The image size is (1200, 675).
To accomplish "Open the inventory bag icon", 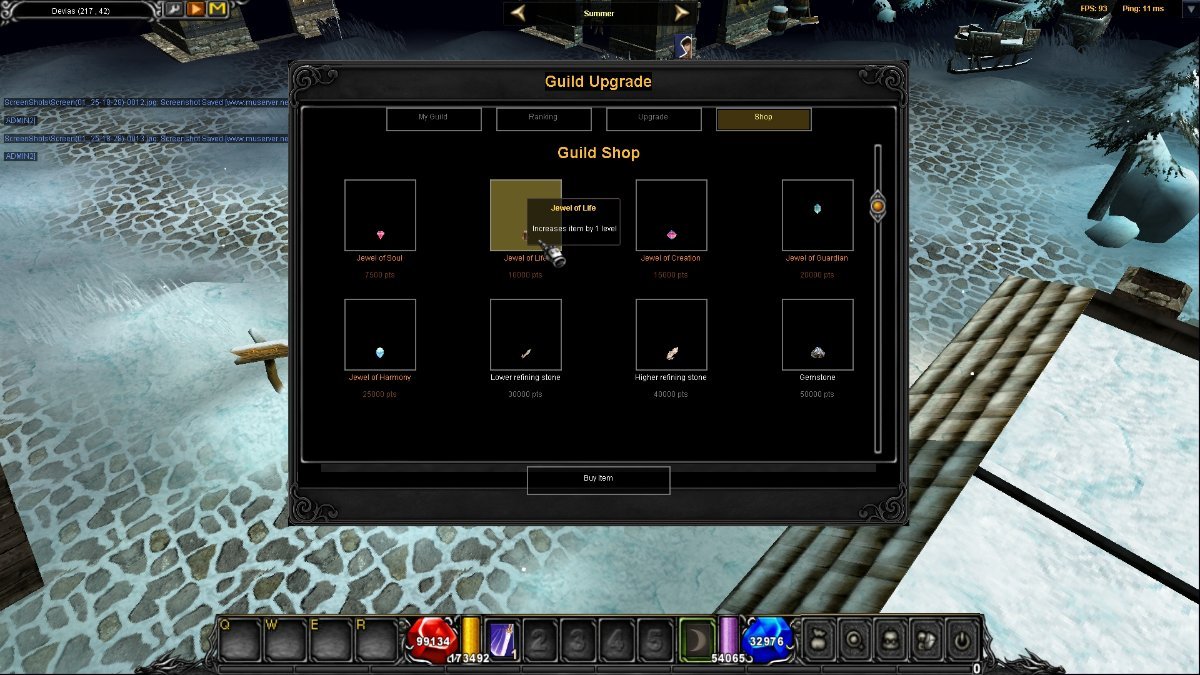I will (x=820, y=639).
